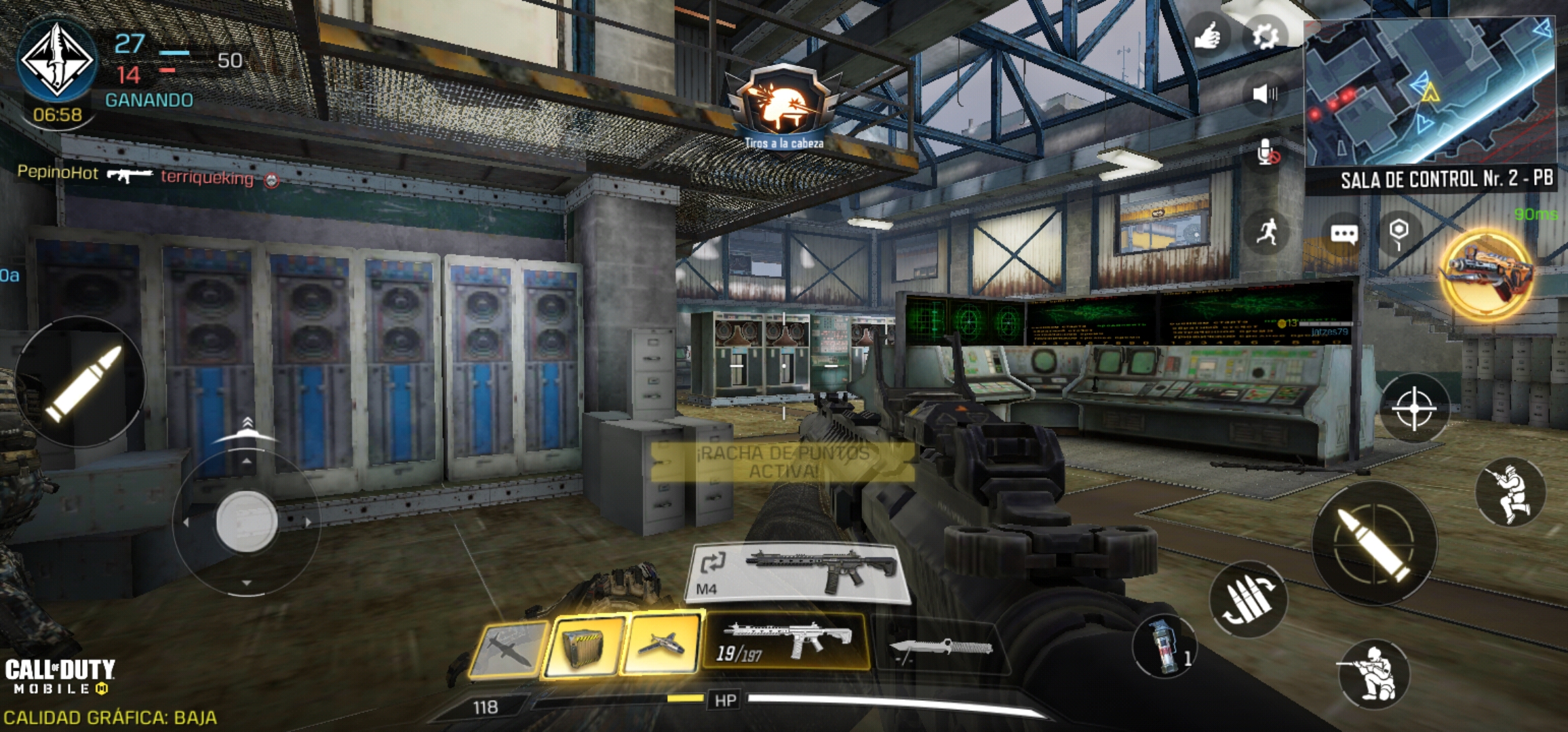Fire using the left bullet button

[81, 382]
